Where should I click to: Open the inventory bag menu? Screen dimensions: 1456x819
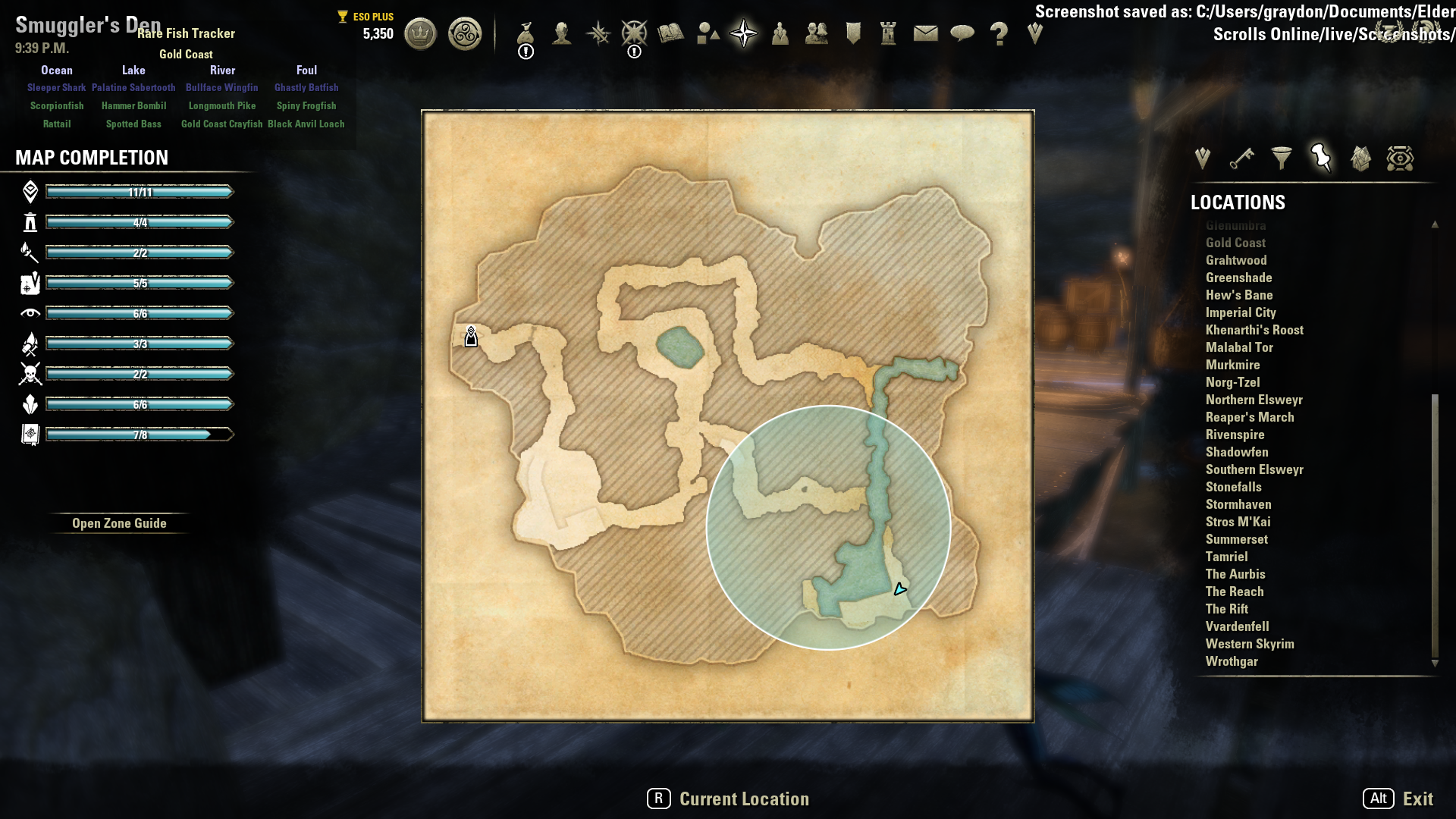(526, 34)
